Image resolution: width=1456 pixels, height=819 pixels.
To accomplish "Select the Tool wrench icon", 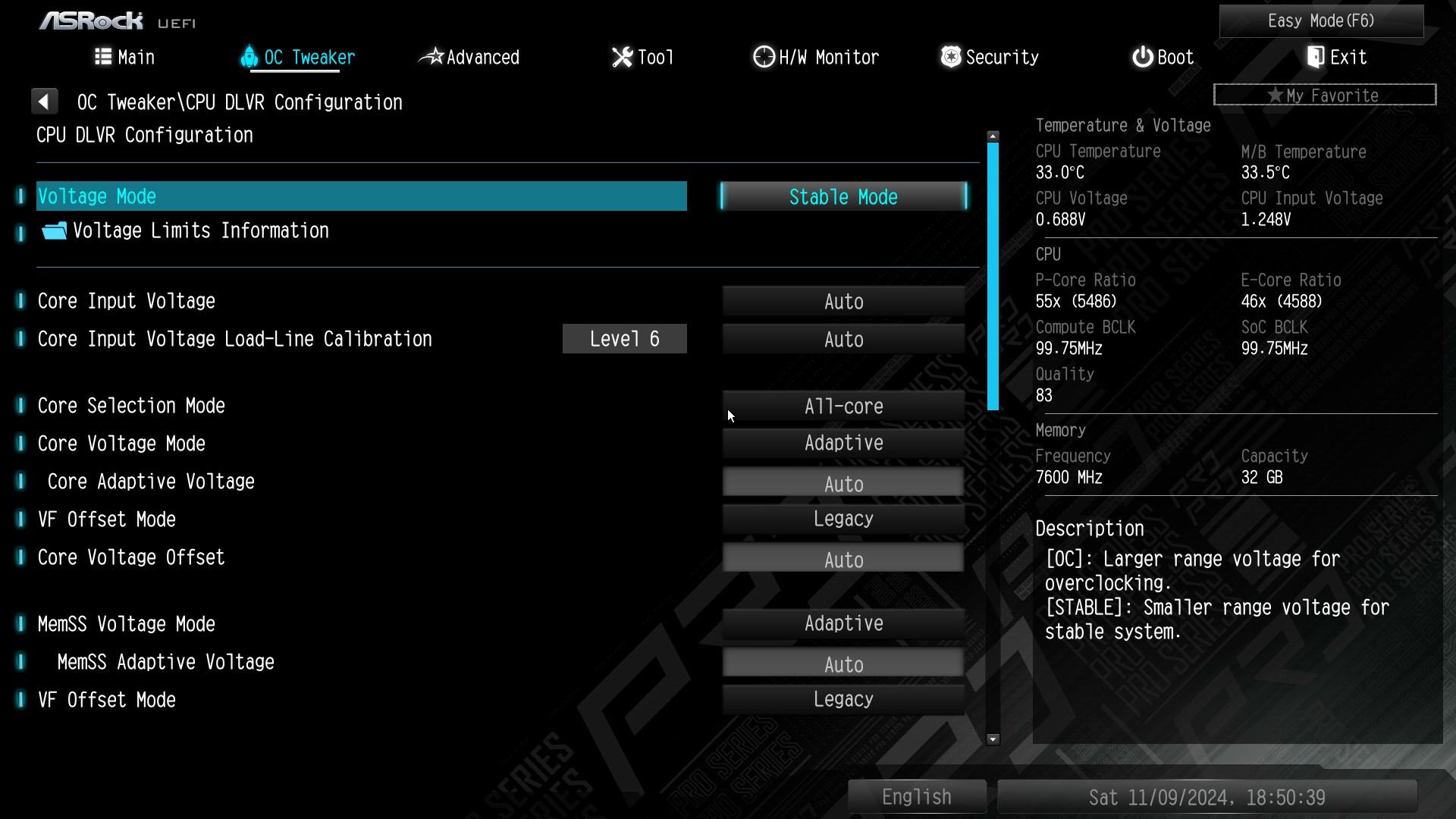I will pos(622,56).
